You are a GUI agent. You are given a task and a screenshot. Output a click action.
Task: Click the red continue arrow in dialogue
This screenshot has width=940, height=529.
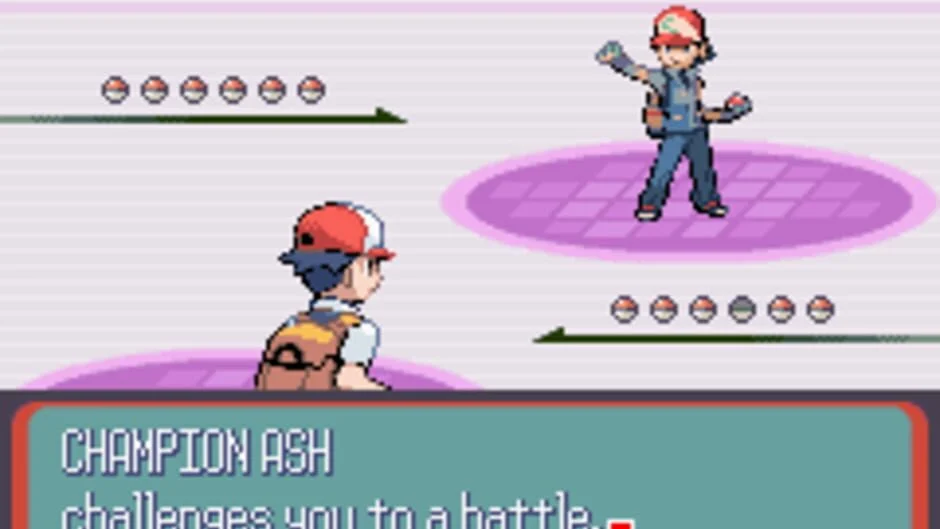pyautogui.click(x=621, y=523)
